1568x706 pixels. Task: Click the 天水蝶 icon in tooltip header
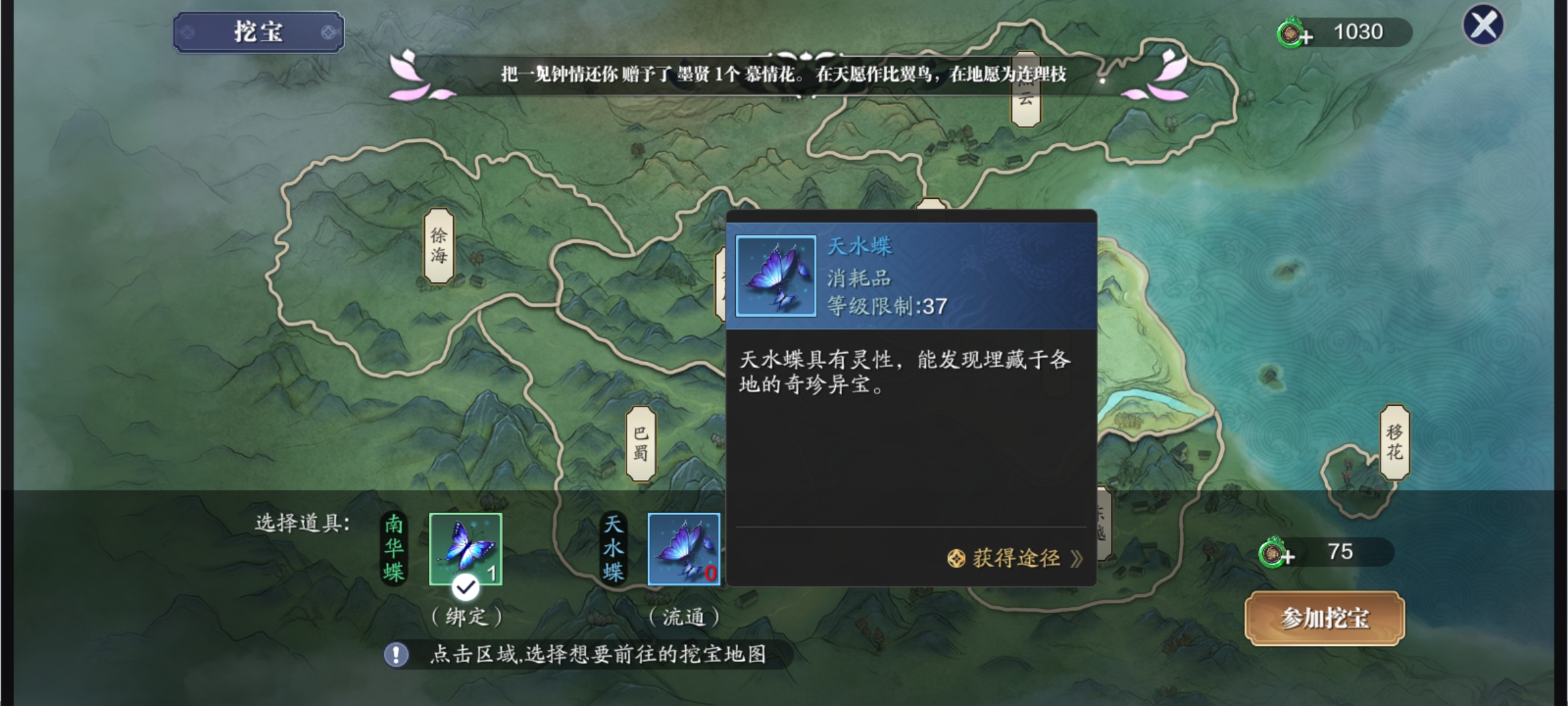[776, 276]
